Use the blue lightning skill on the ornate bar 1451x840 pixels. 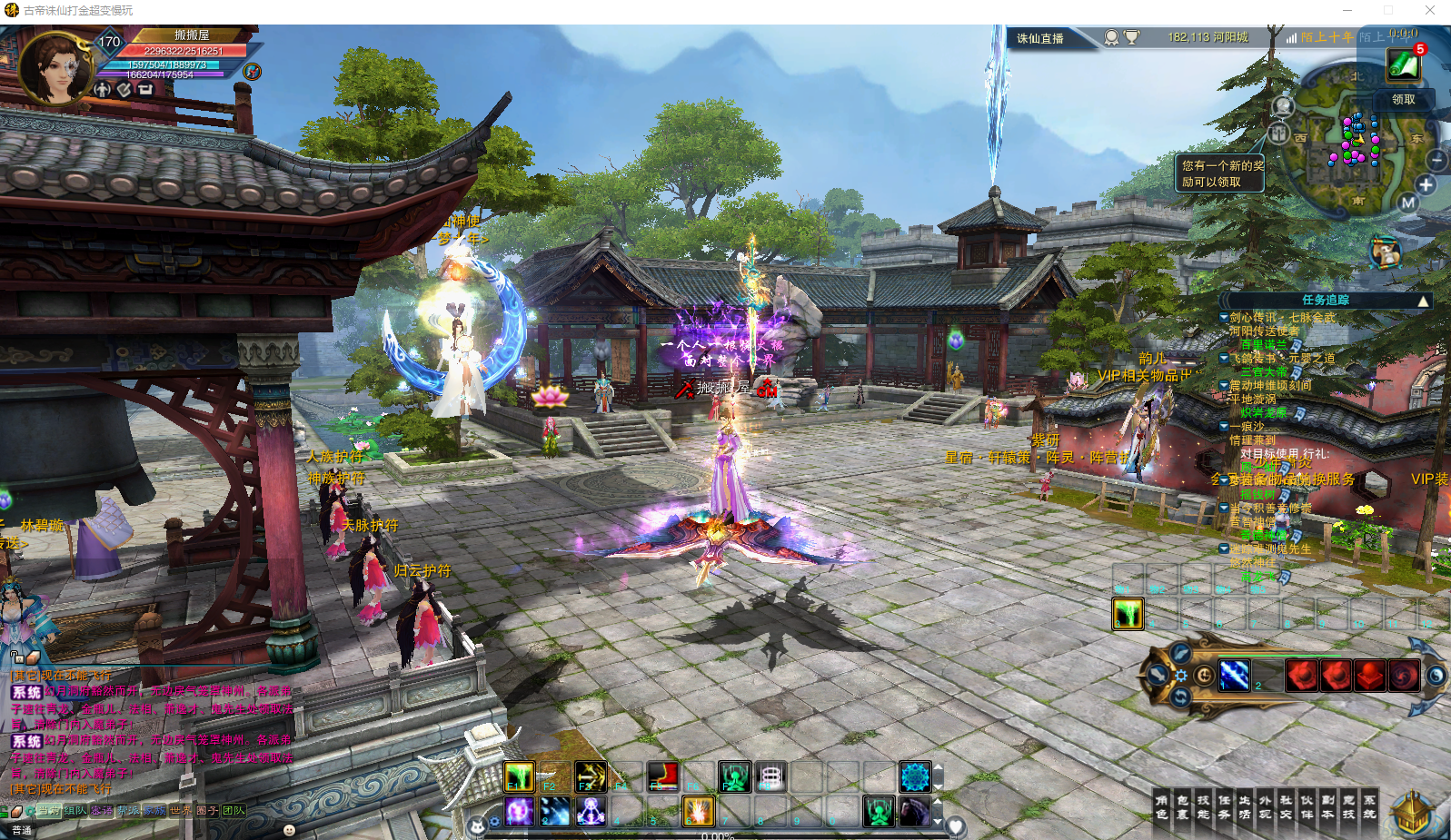(x=1234, y=675)
